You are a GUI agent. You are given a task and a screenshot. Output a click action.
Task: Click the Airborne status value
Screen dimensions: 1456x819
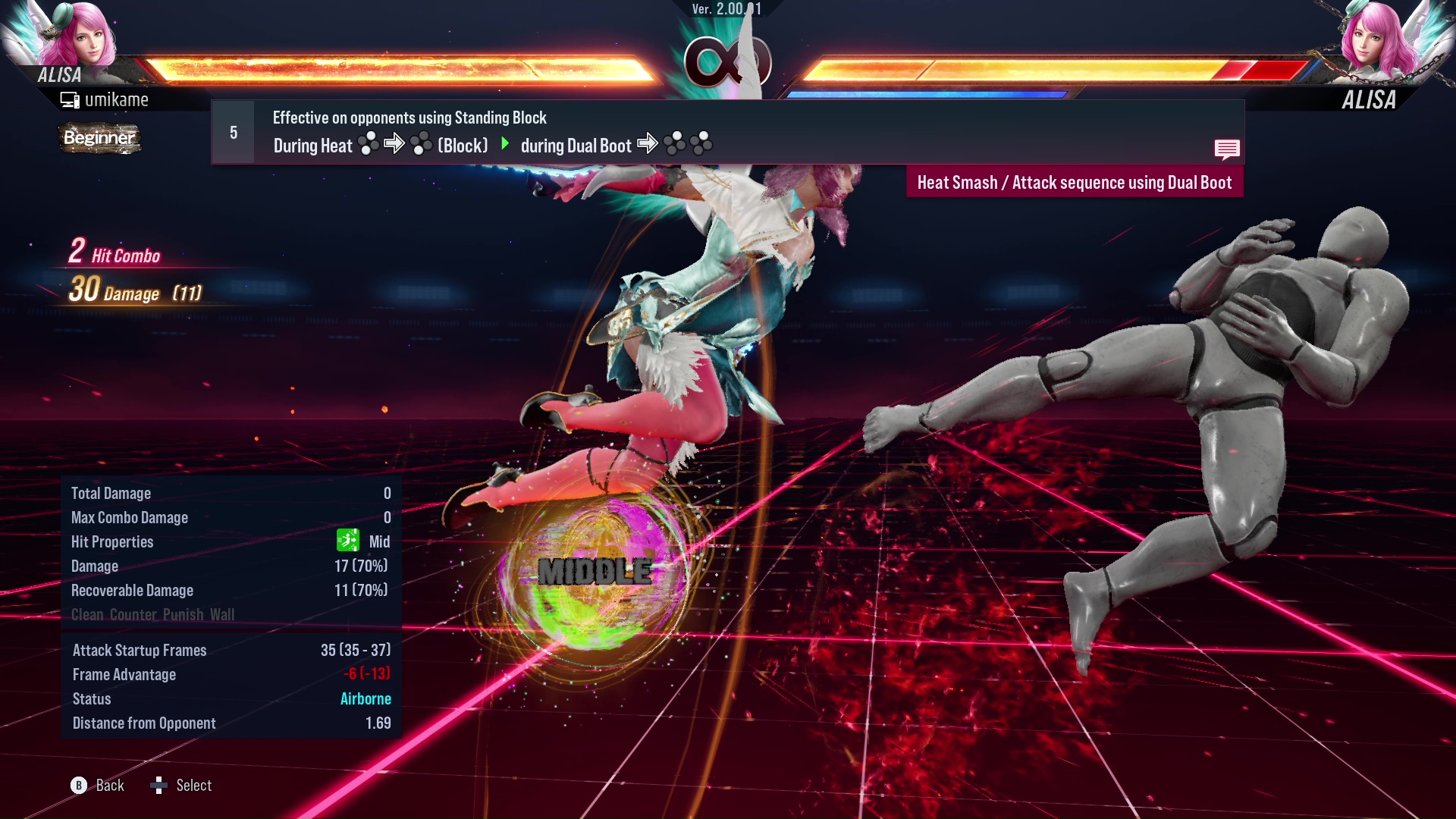pyautogui.click(x=366, y=698)
